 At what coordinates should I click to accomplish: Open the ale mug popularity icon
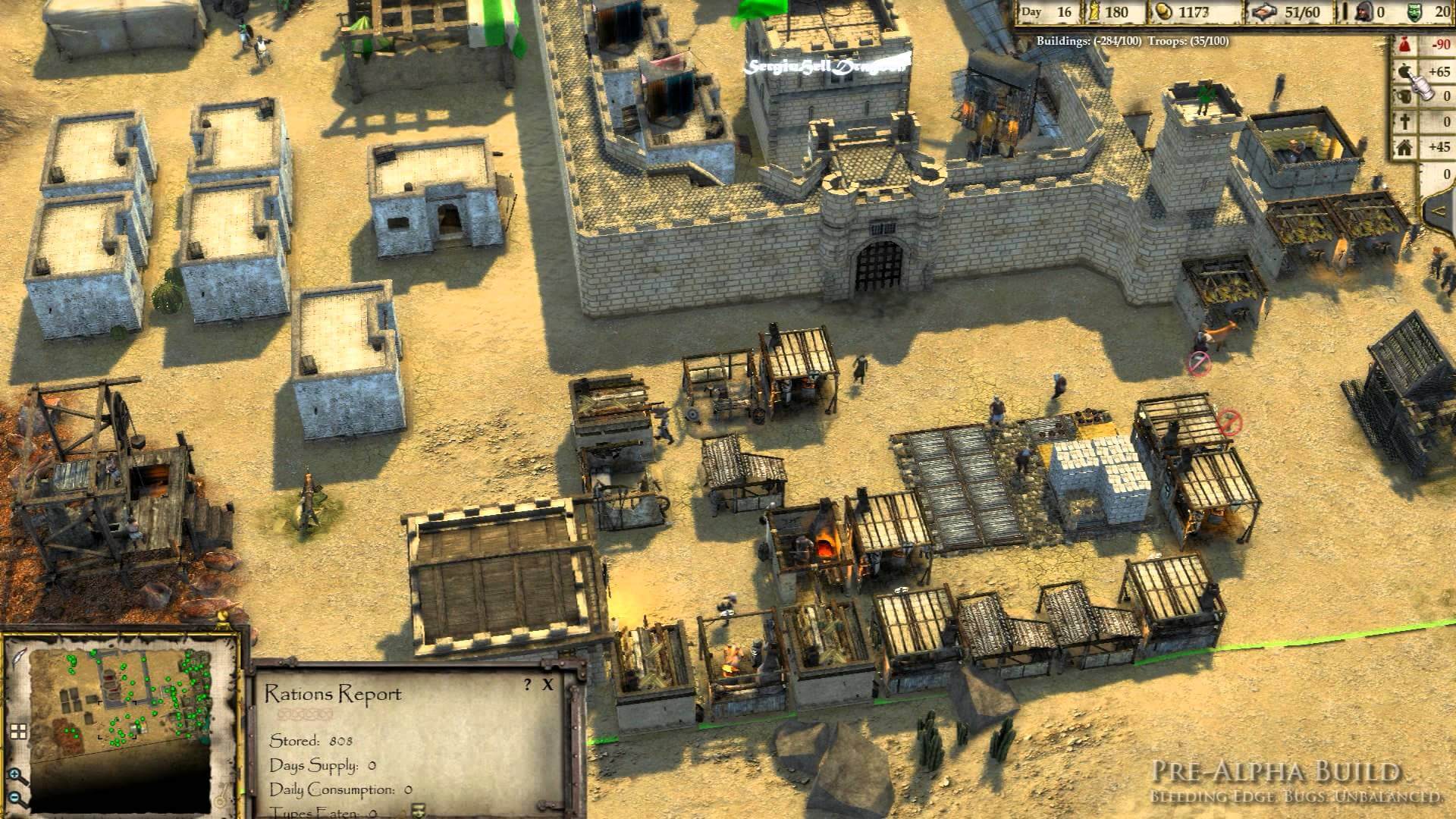(1404, 96)
